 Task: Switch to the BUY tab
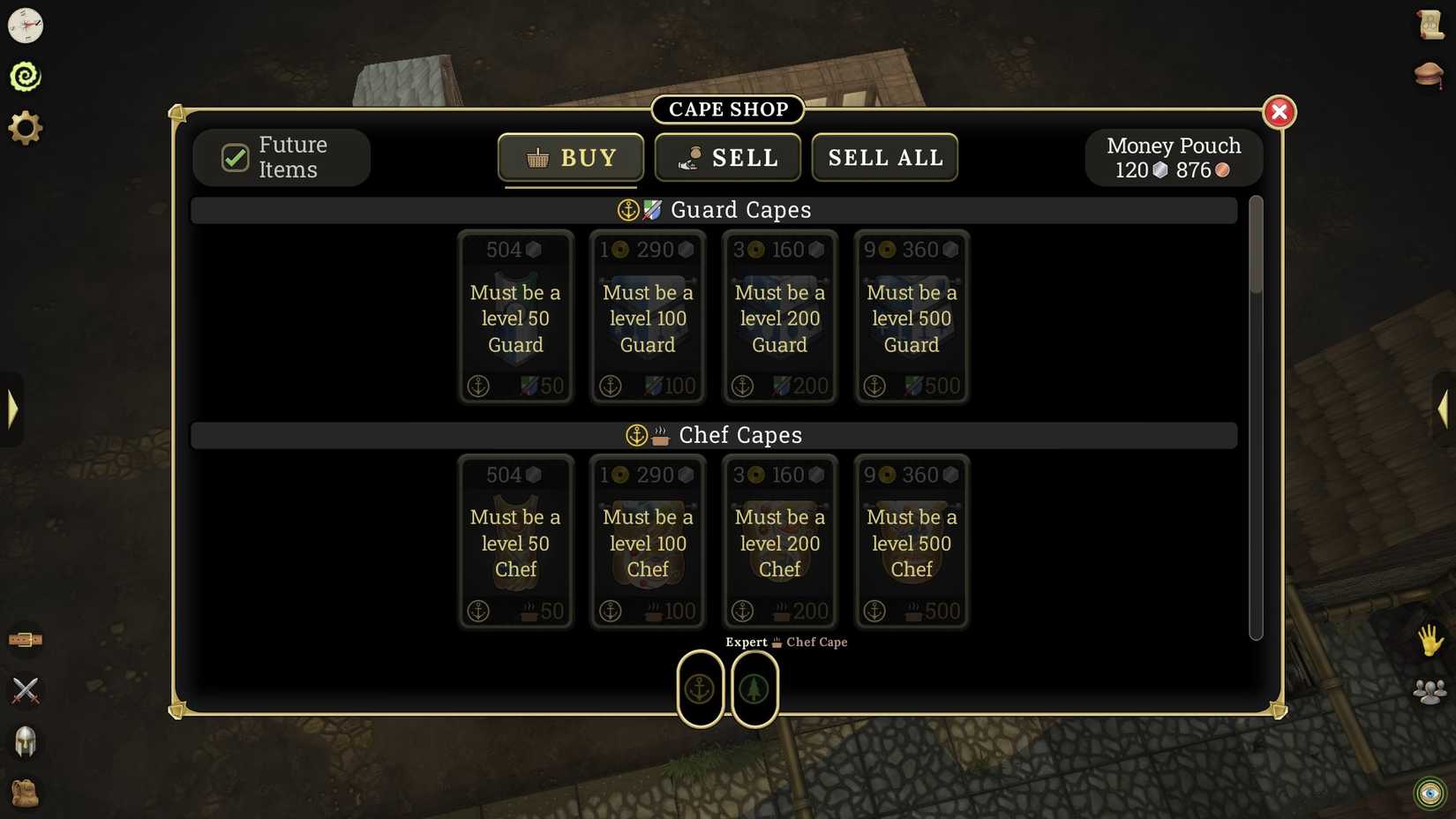[x=570, y=157]
